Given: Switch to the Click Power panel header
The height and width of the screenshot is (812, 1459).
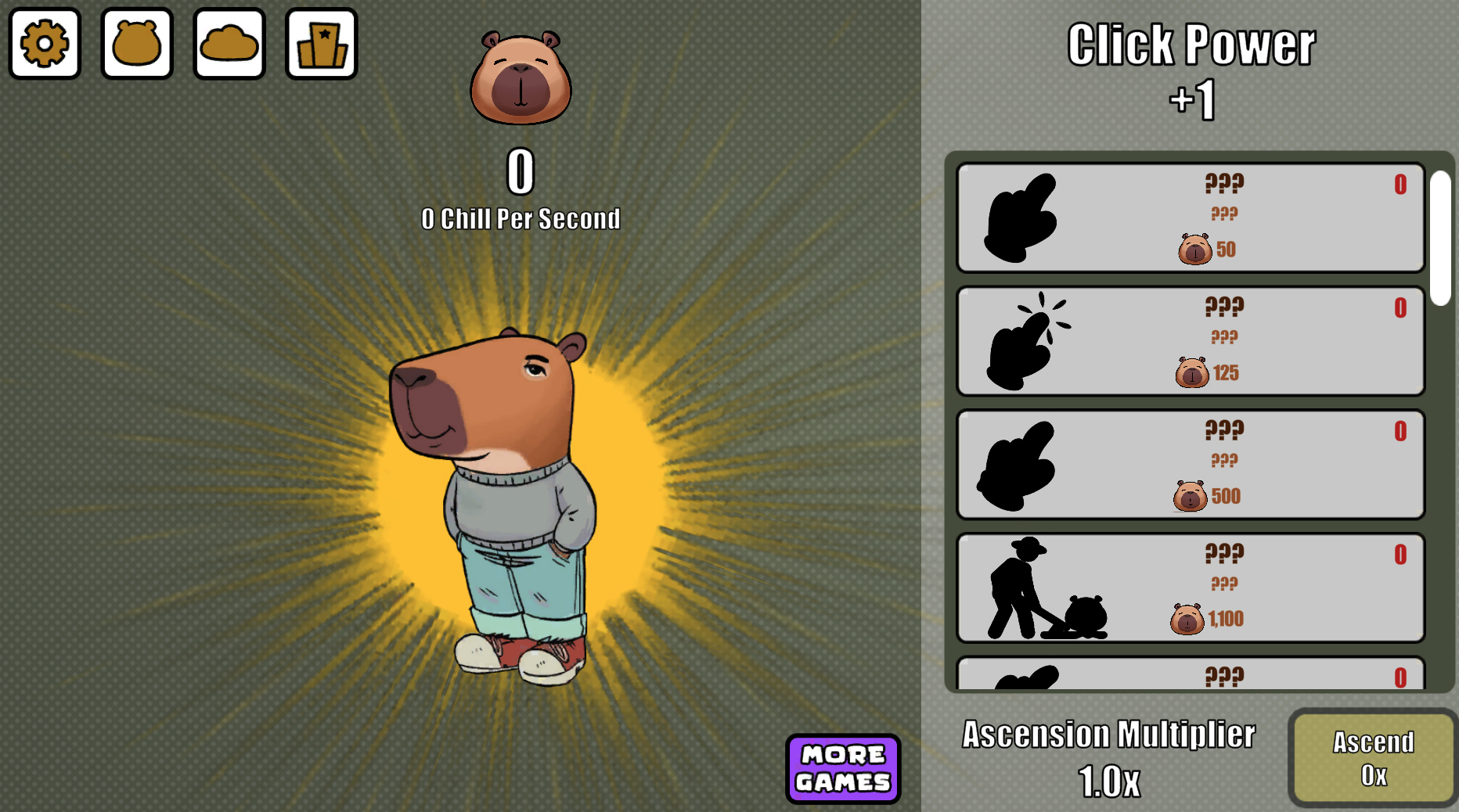Looking at the screenshot, I should [x=1191, y=45].
